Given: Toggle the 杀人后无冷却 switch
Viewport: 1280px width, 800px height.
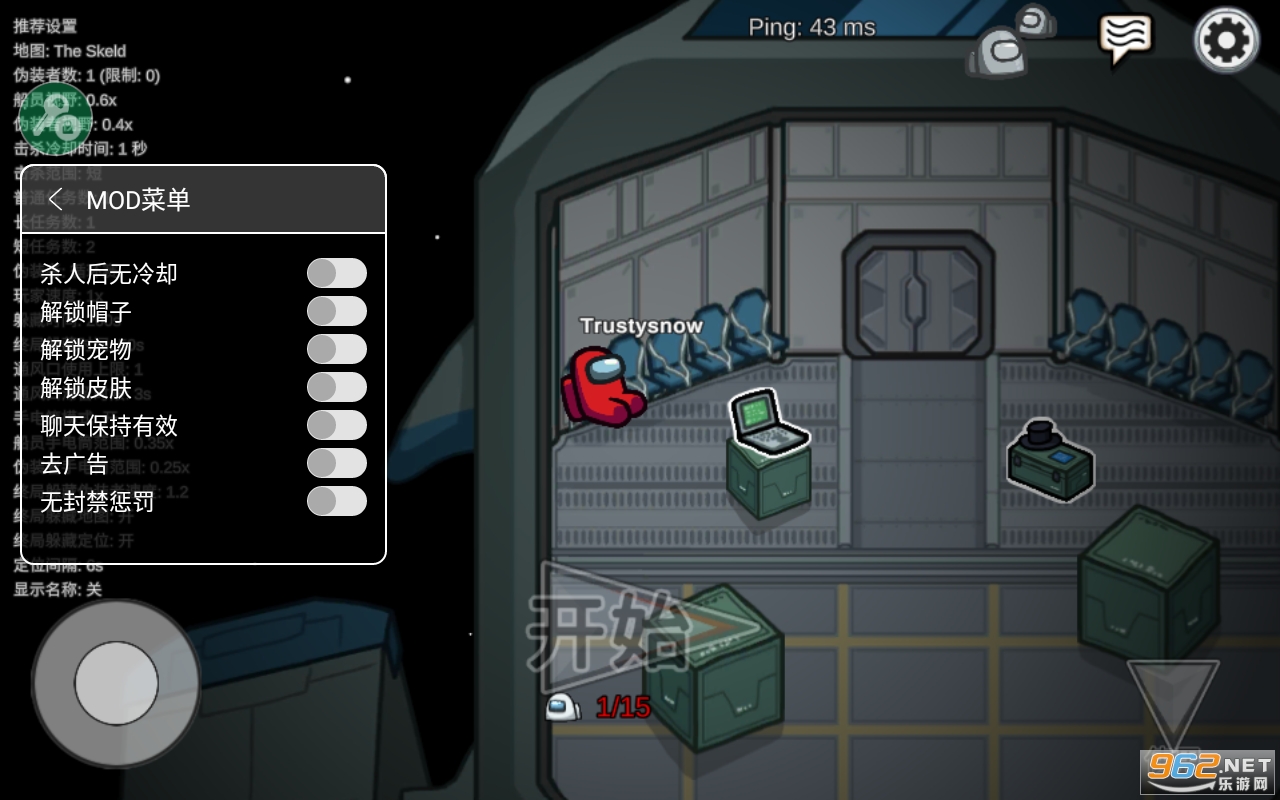Looking at the screenshot, I should point(336,273).
